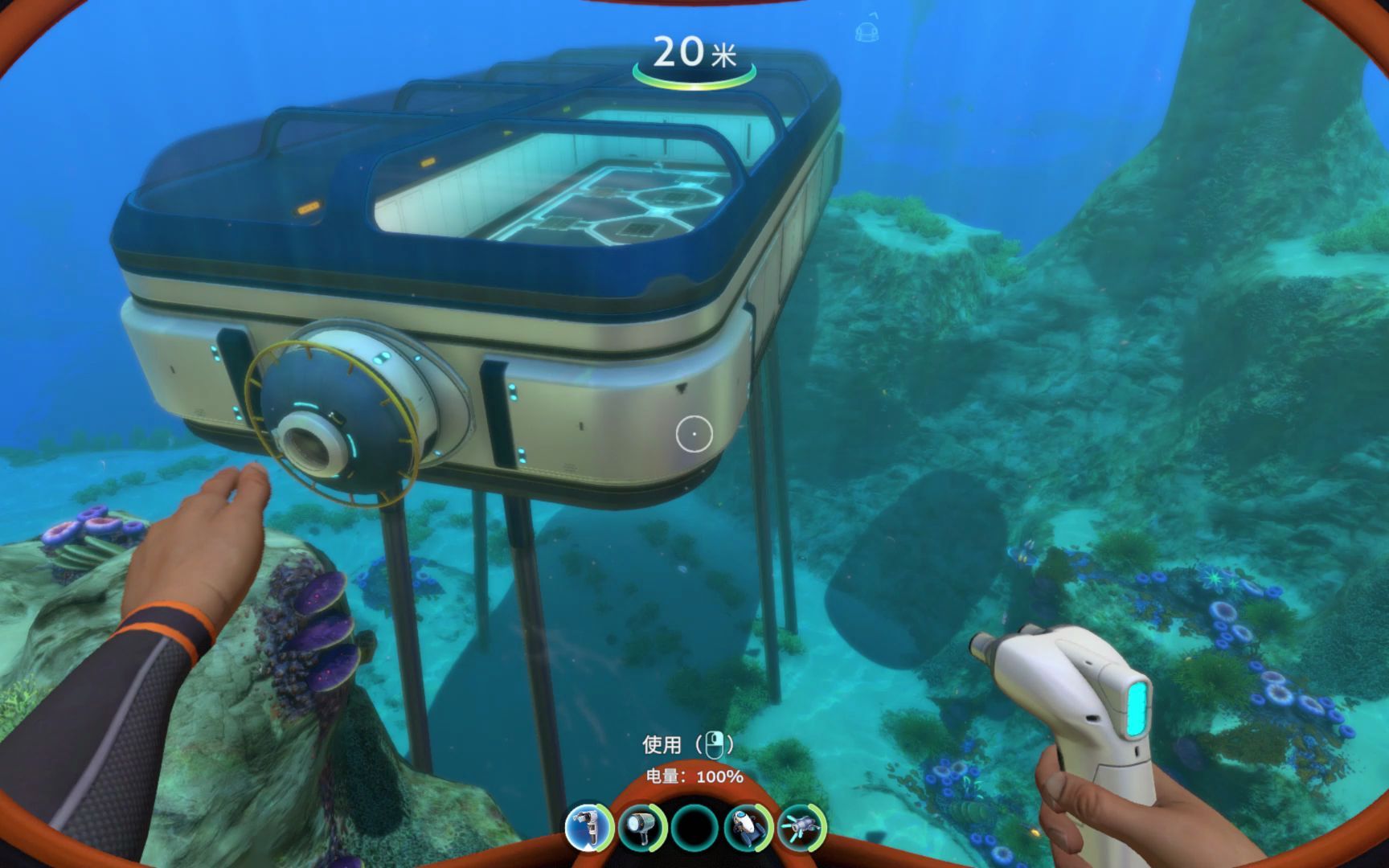Viewport: 1389px width, 868px height.
Task: Select the scanner tool in the hotbar
Action: coord(588,827)
